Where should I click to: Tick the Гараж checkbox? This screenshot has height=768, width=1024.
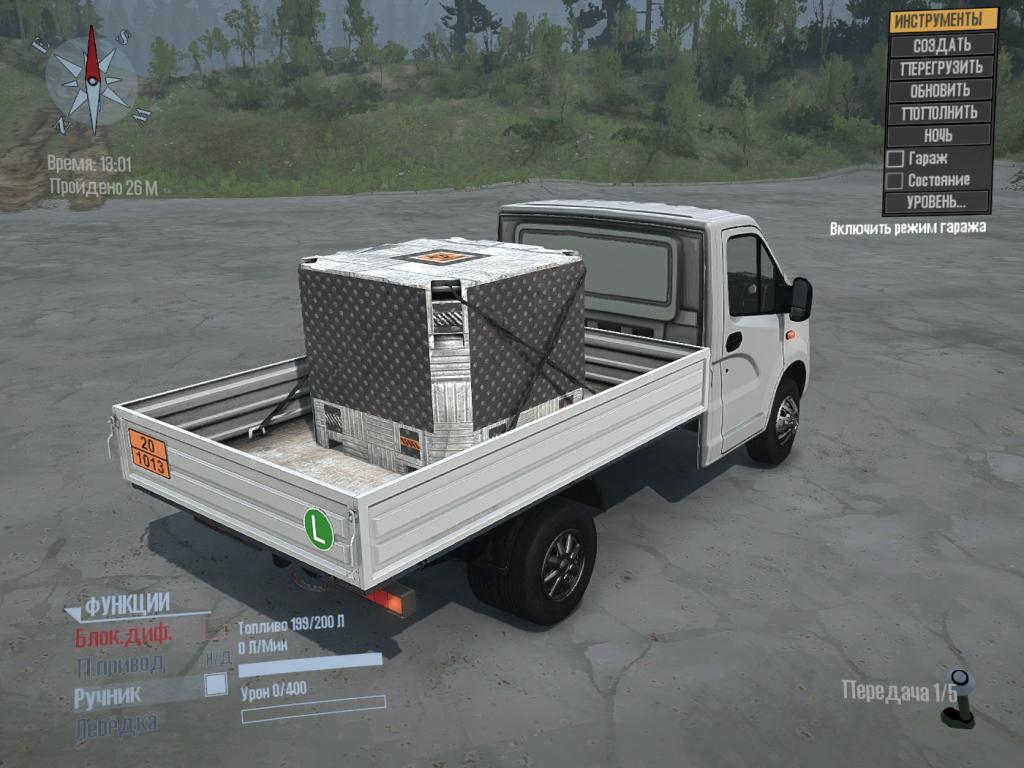[896, 159]
